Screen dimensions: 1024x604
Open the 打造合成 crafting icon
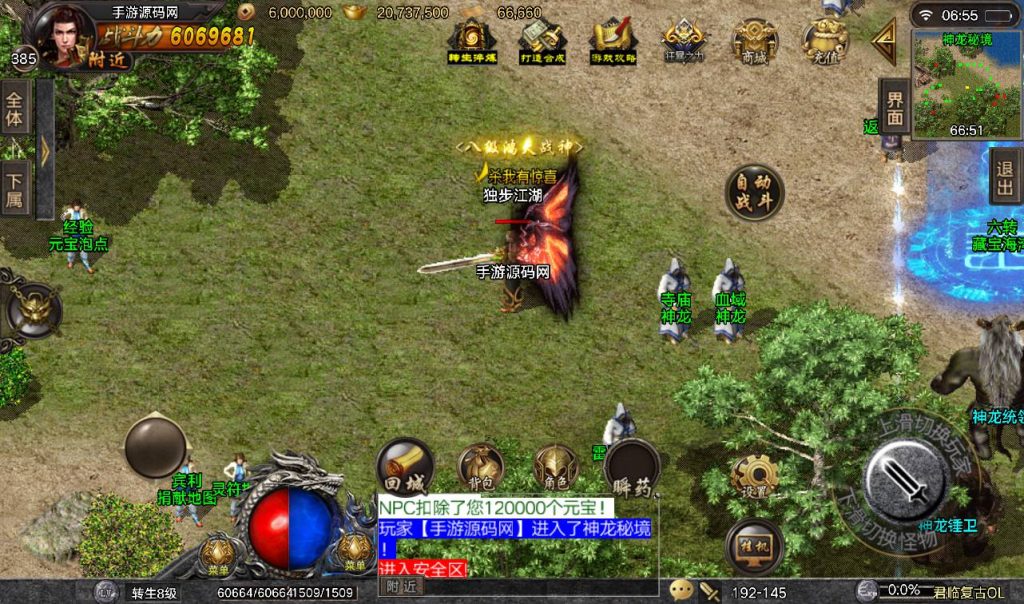pyautogui.click(x=542, y=42)
